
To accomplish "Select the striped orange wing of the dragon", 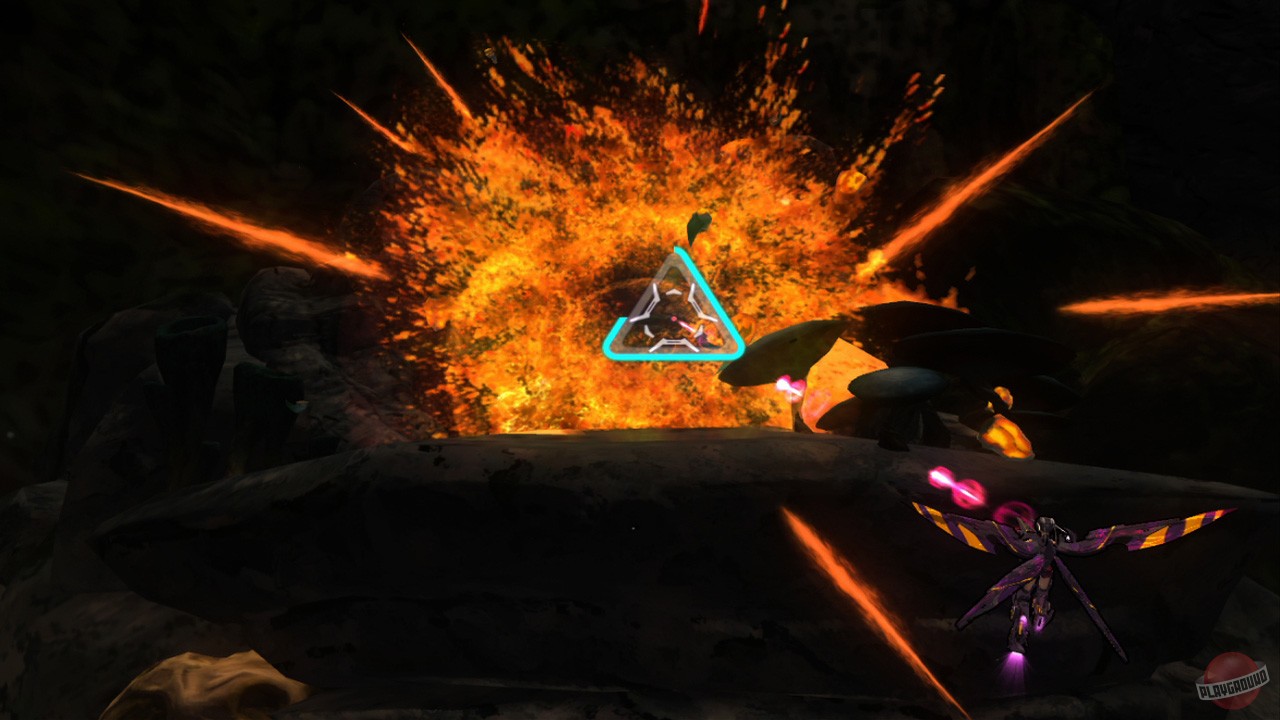I will pos(962,530).
